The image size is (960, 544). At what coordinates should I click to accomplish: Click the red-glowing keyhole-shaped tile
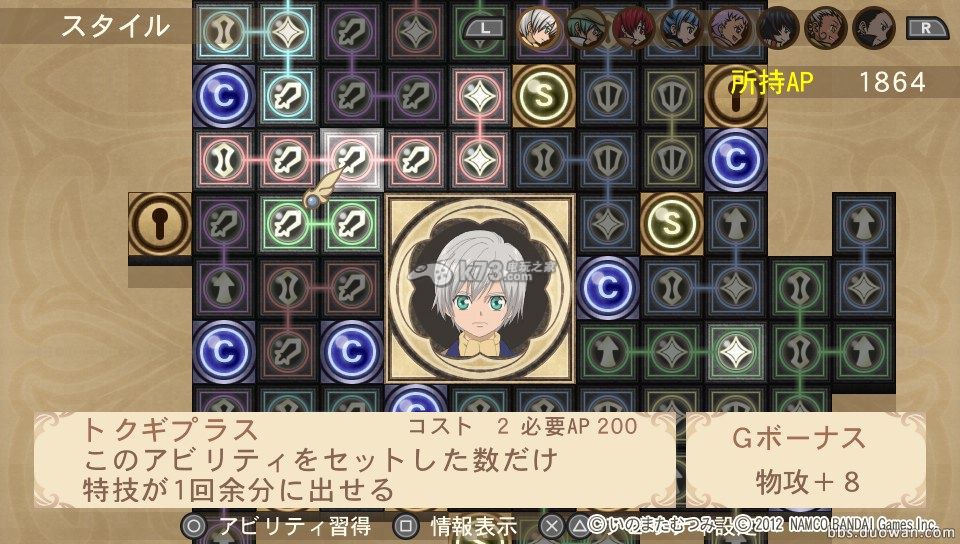pos(224,159)
